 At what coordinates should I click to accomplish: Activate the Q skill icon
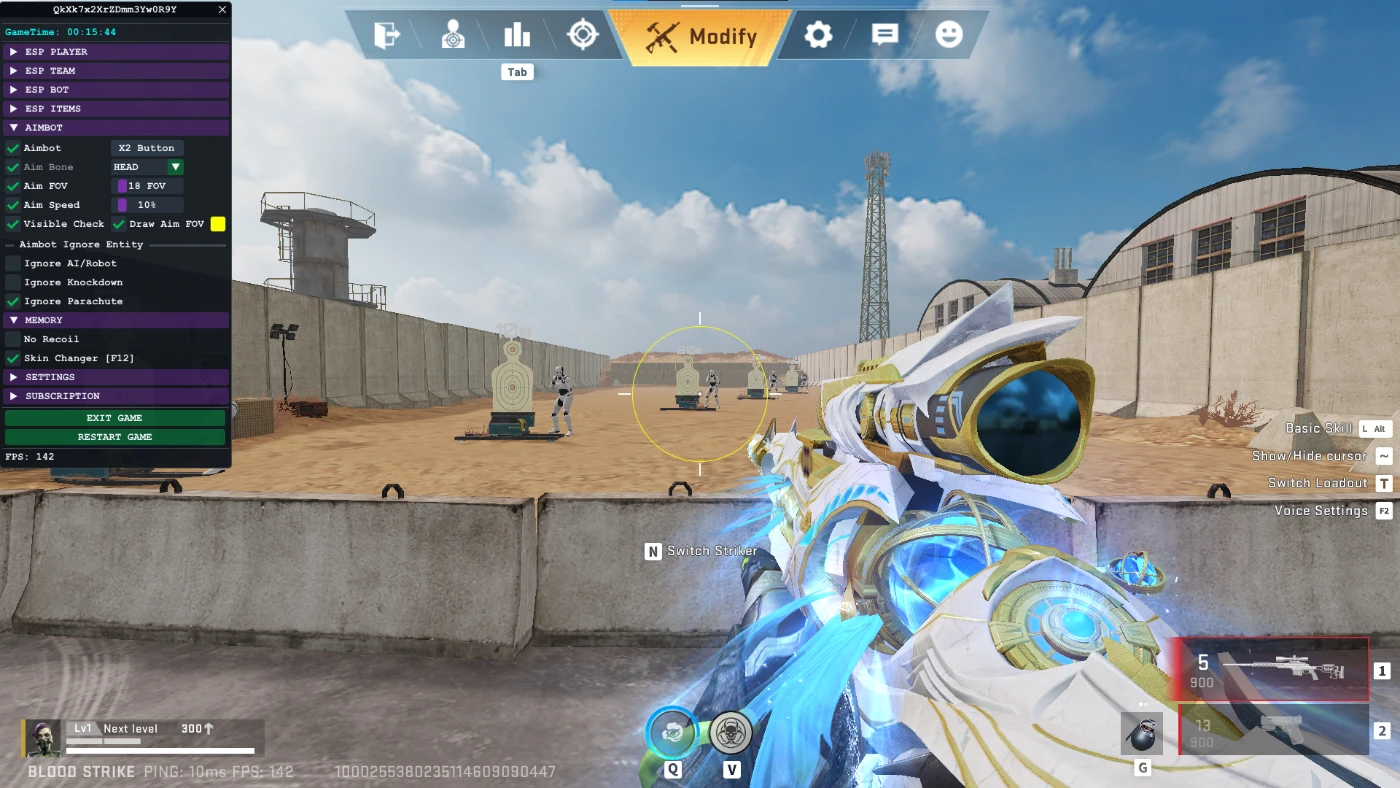click(x=672, y=733)
